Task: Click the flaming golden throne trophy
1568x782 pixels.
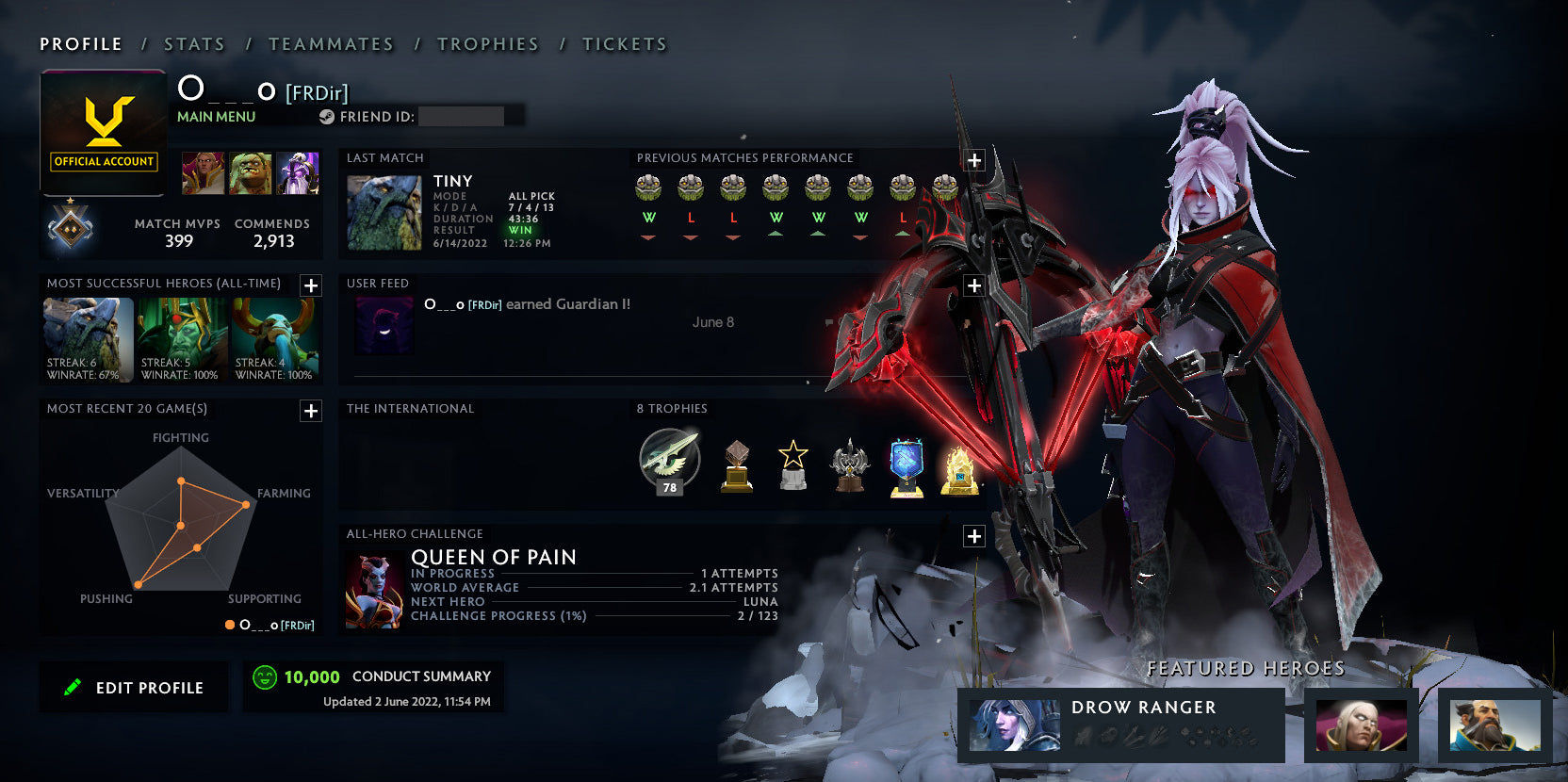Action: 964,466
